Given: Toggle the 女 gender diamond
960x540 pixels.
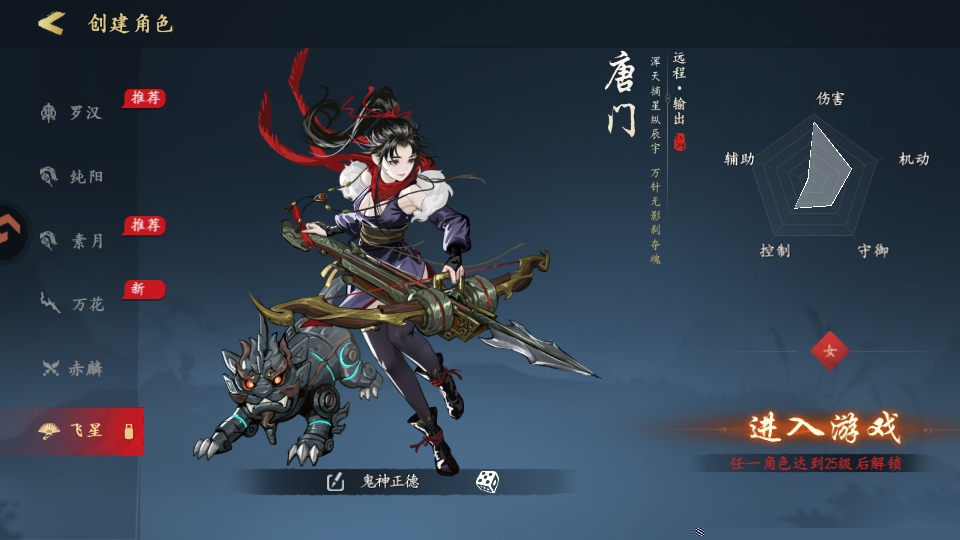Looking at the screenshot, I should 829,351.
